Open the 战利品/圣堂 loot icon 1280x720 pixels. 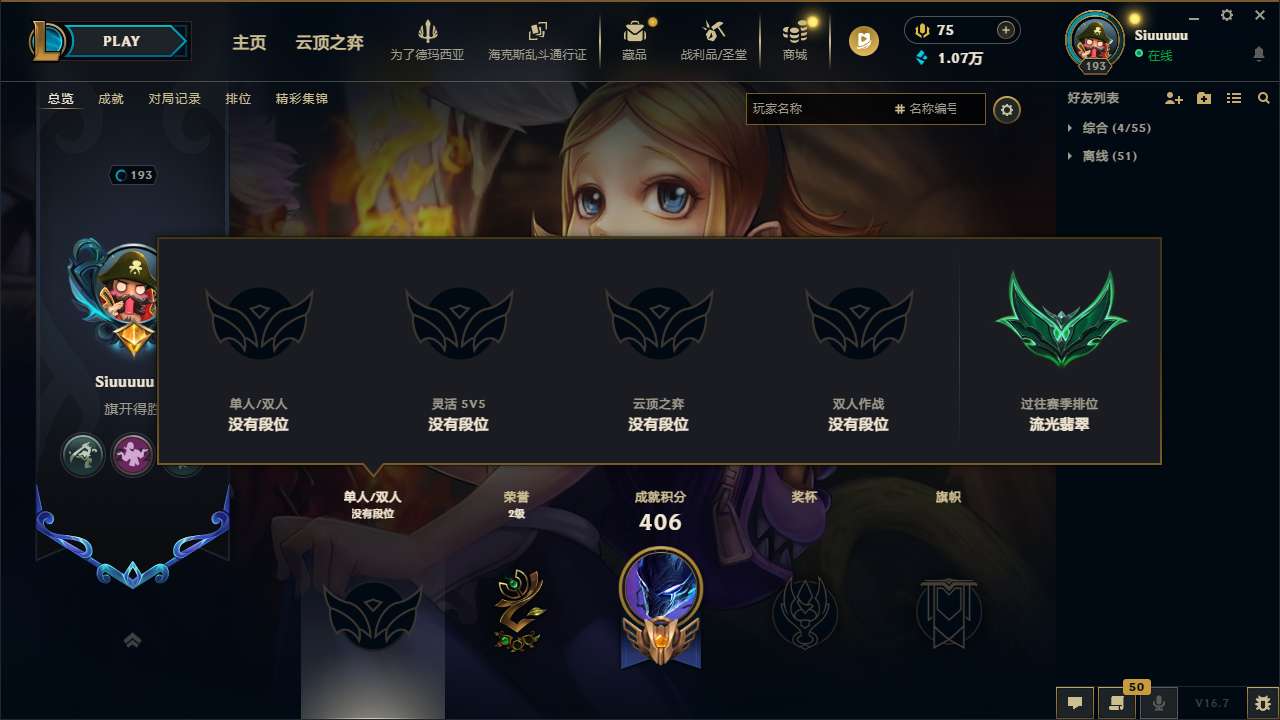[x=714, y=33]
